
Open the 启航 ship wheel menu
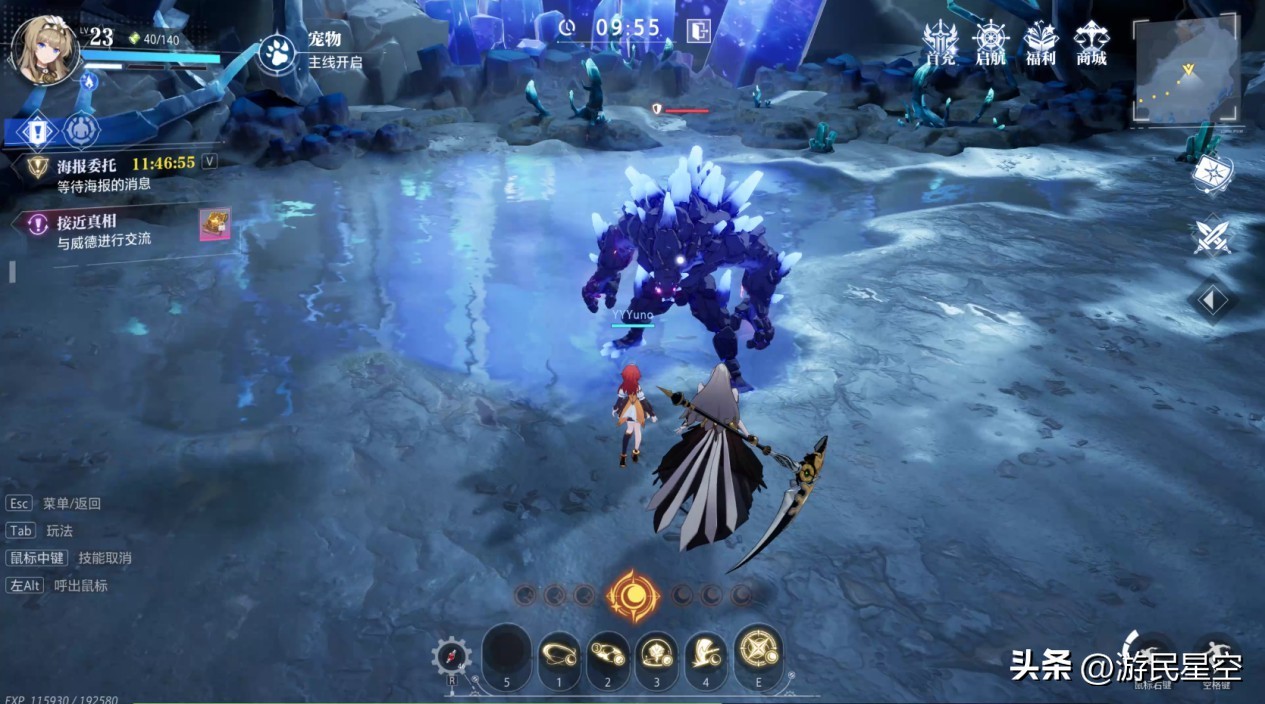point(990,43)
